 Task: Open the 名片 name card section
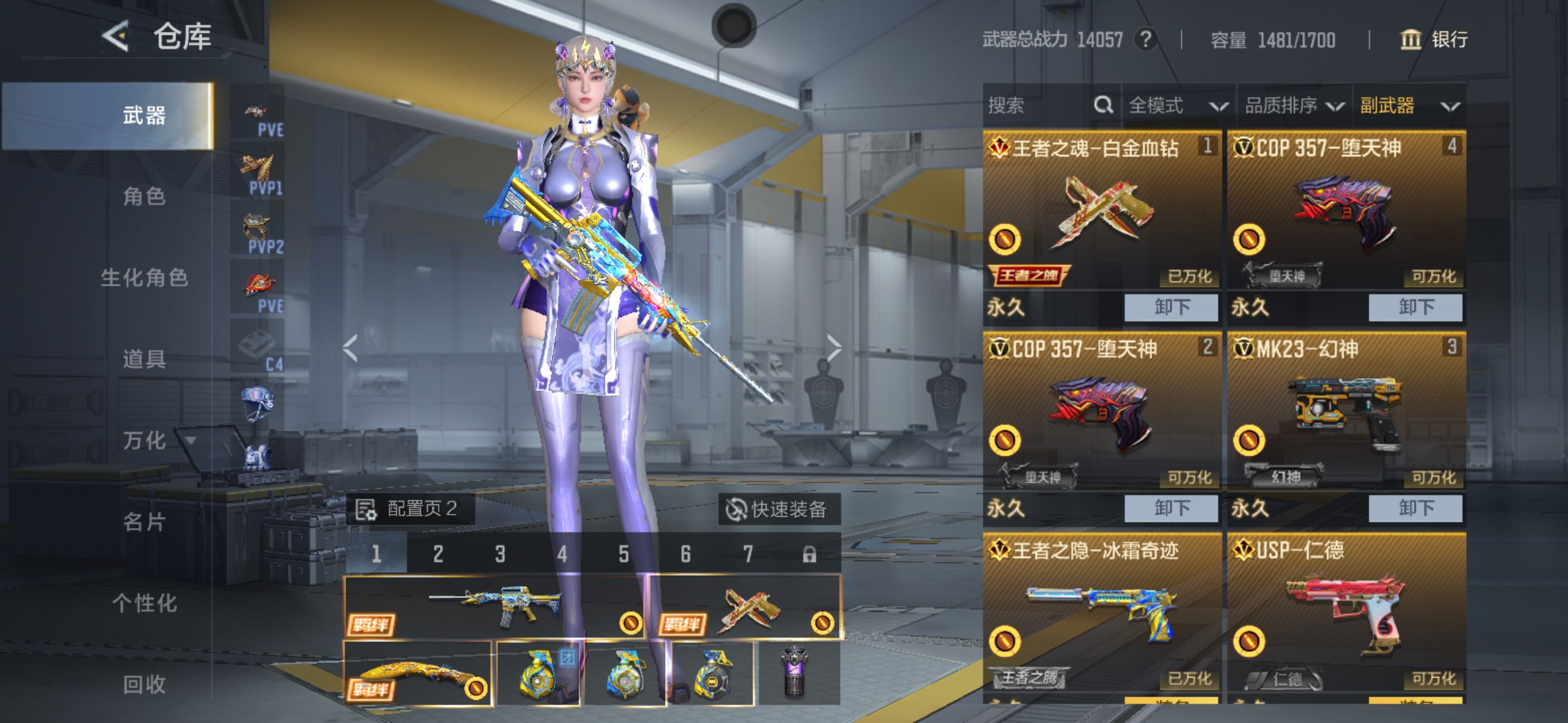point(144,522)
